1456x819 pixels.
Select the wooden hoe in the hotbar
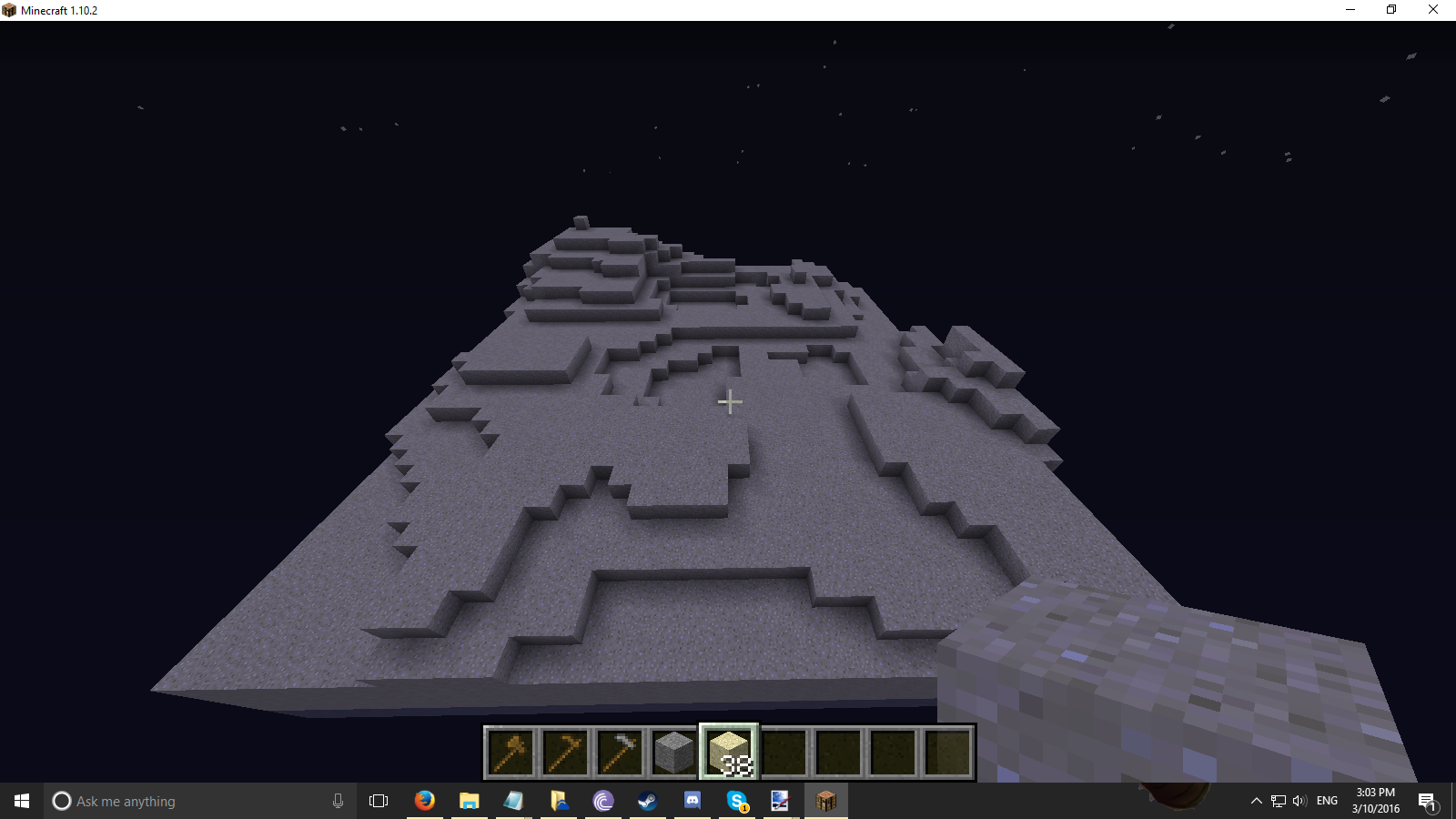pos(565,749)
